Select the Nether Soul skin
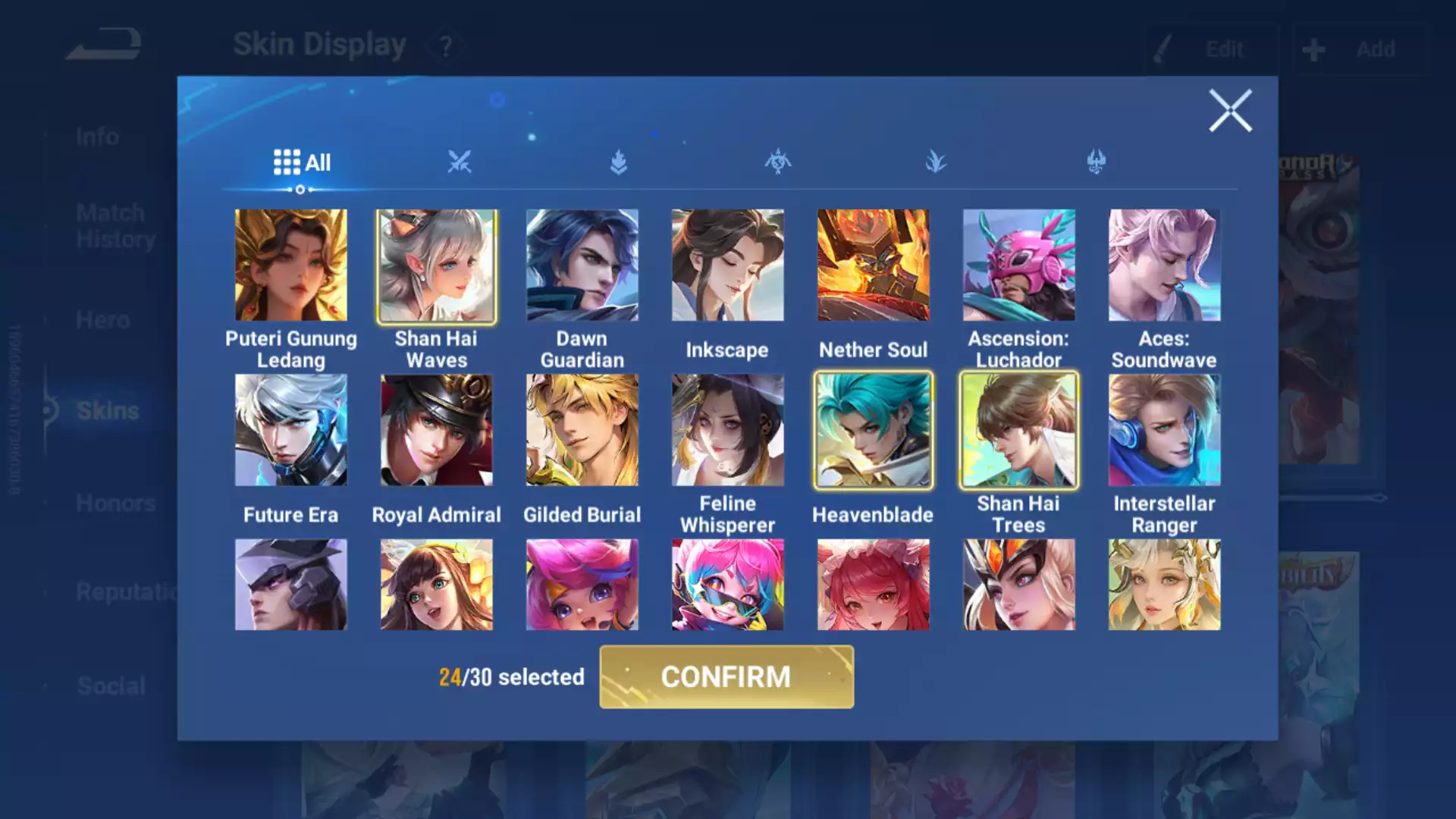This screenshot has height=819, width=1456. coord(874,265)
